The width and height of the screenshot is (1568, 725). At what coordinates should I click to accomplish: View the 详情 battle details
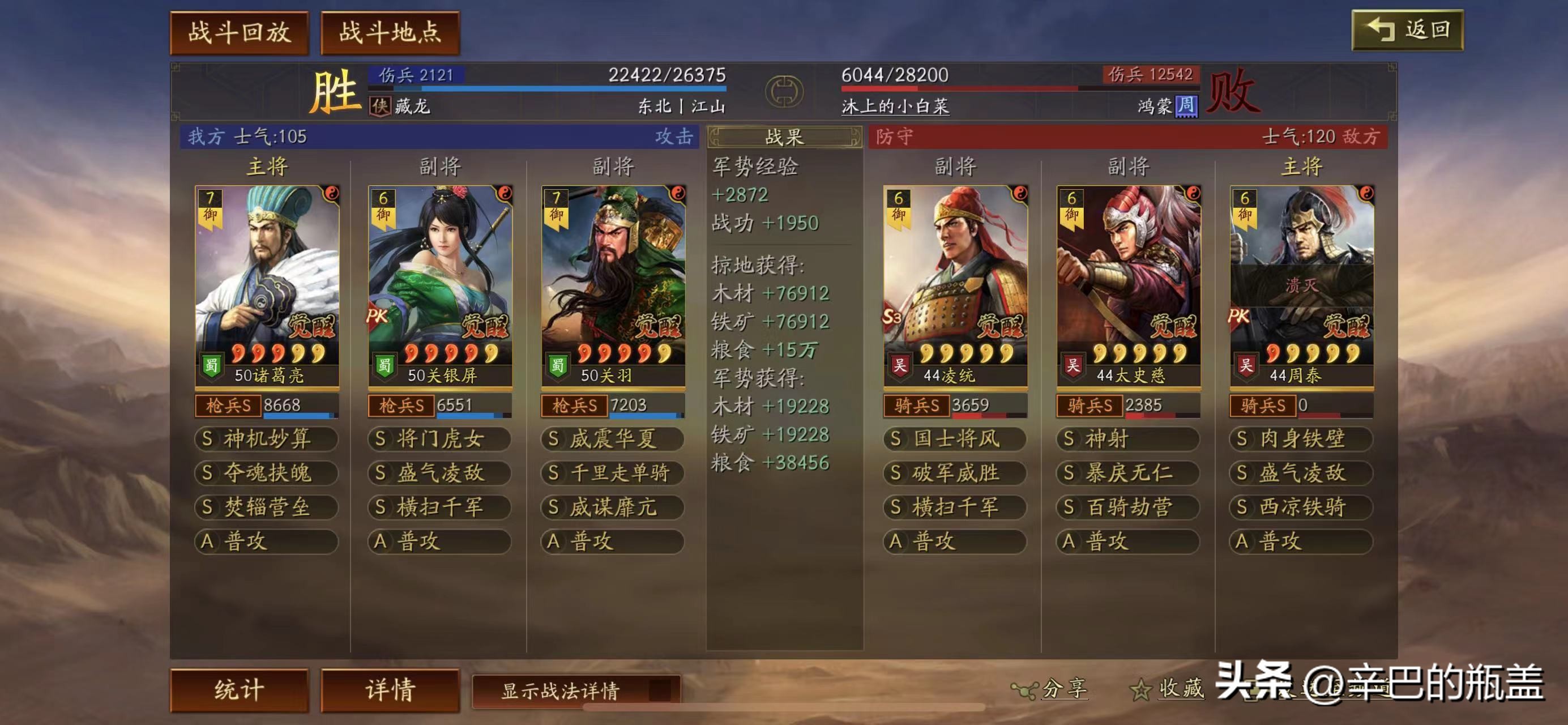pyautogui.click(x=390, y=690)
